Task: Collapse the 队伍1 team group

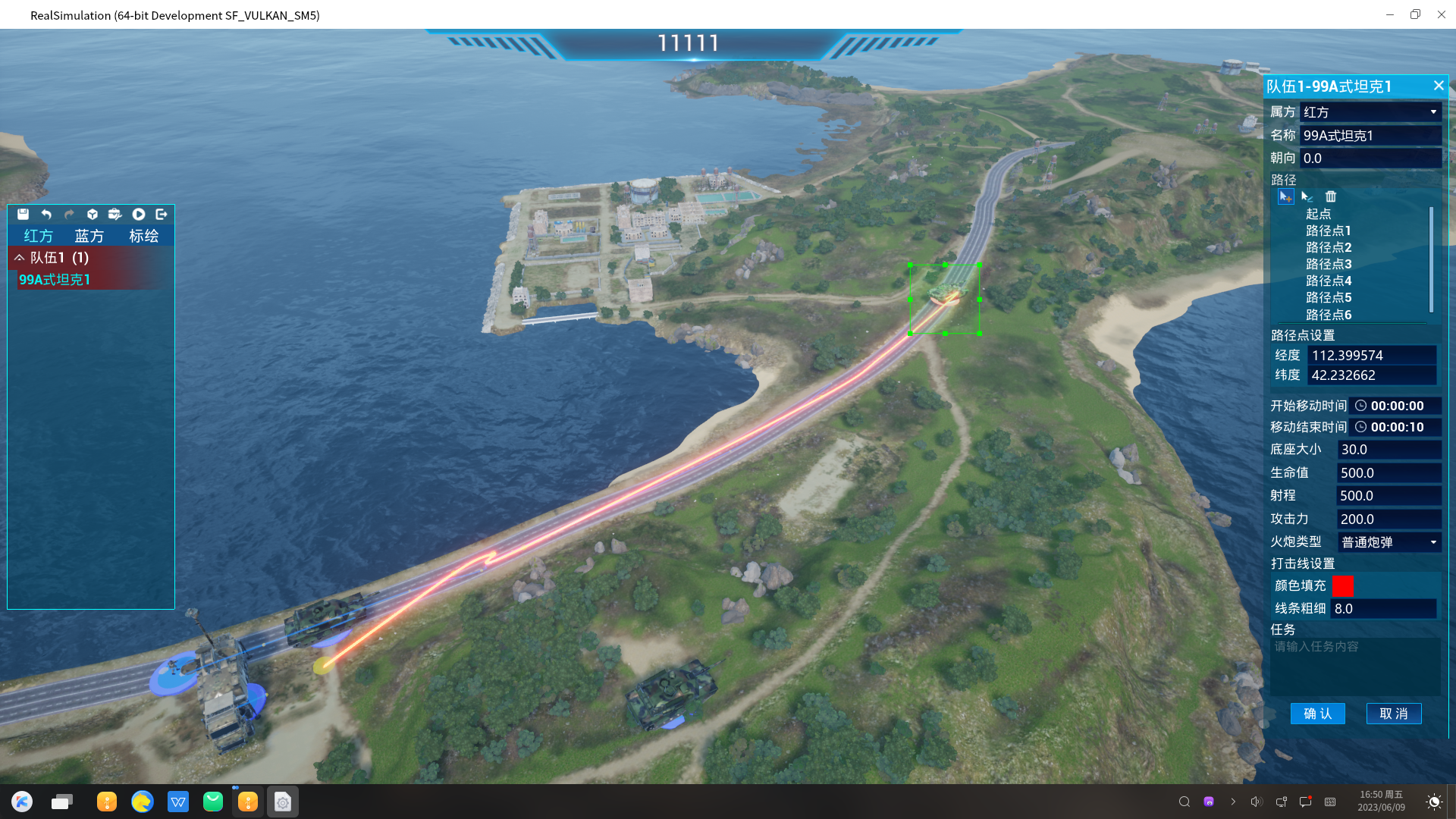Action: pyautogui.click(x=20, y=258)
